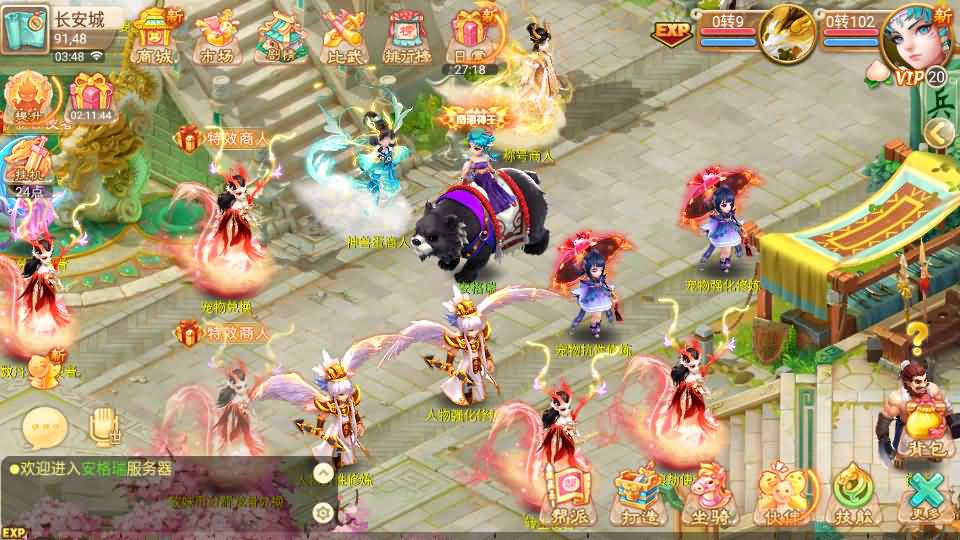
Task: Open the 技能 skills menu
Action: tap(852, 495)
